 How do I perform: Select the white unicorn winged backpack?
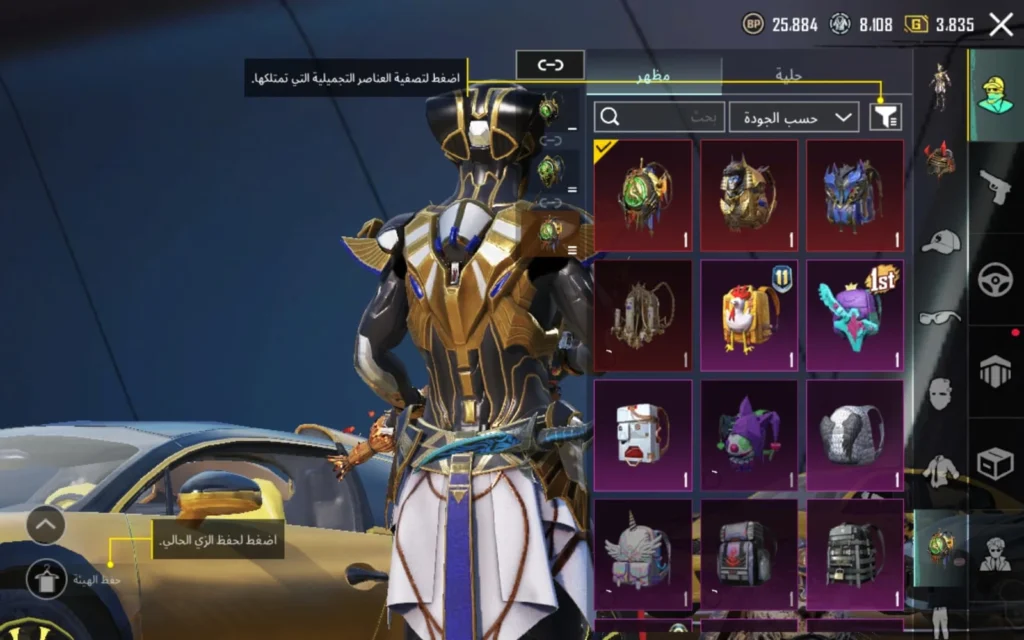643,555
